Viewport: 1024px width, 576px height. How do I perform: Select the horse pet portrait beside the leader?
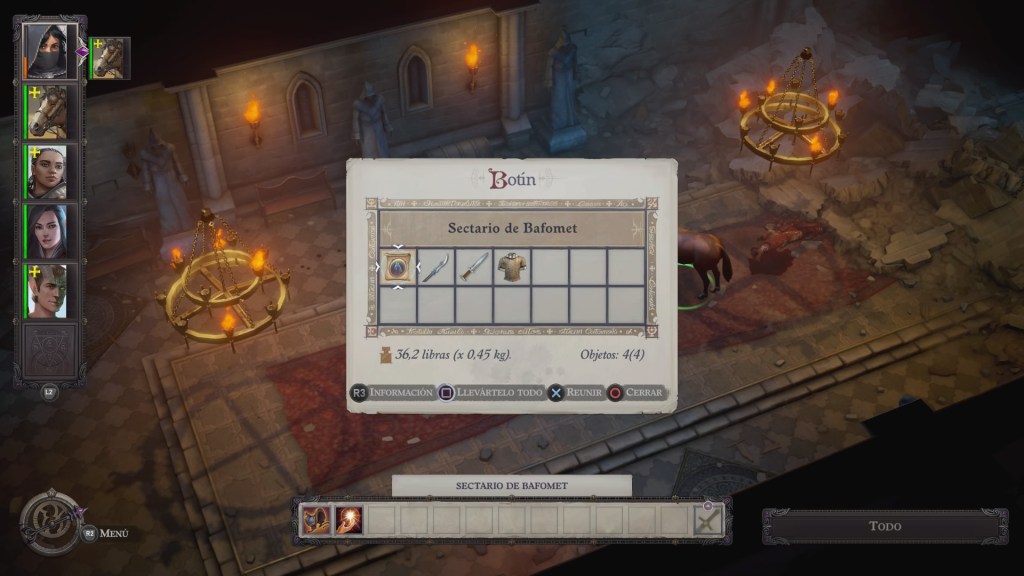click(110, 58)
